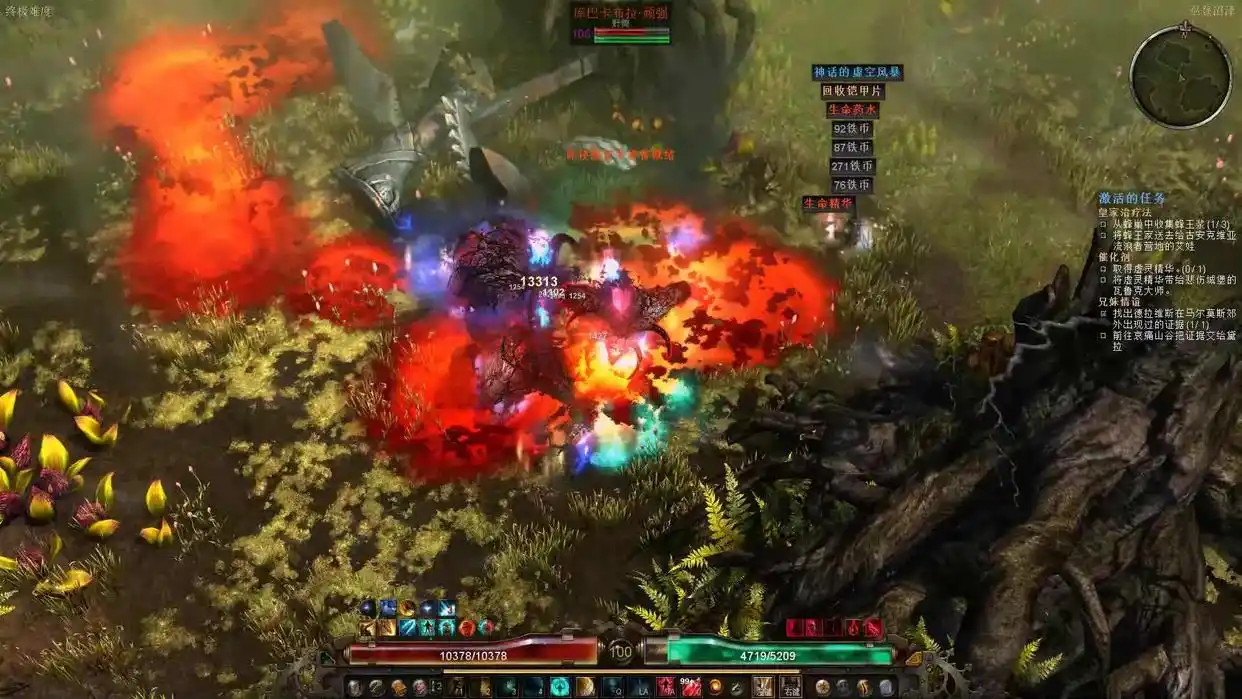The height and width of the screenshot is (699, 1242).
Task: Open the scroll icon on the left menu buttons
Action: [x=398, y=687]
